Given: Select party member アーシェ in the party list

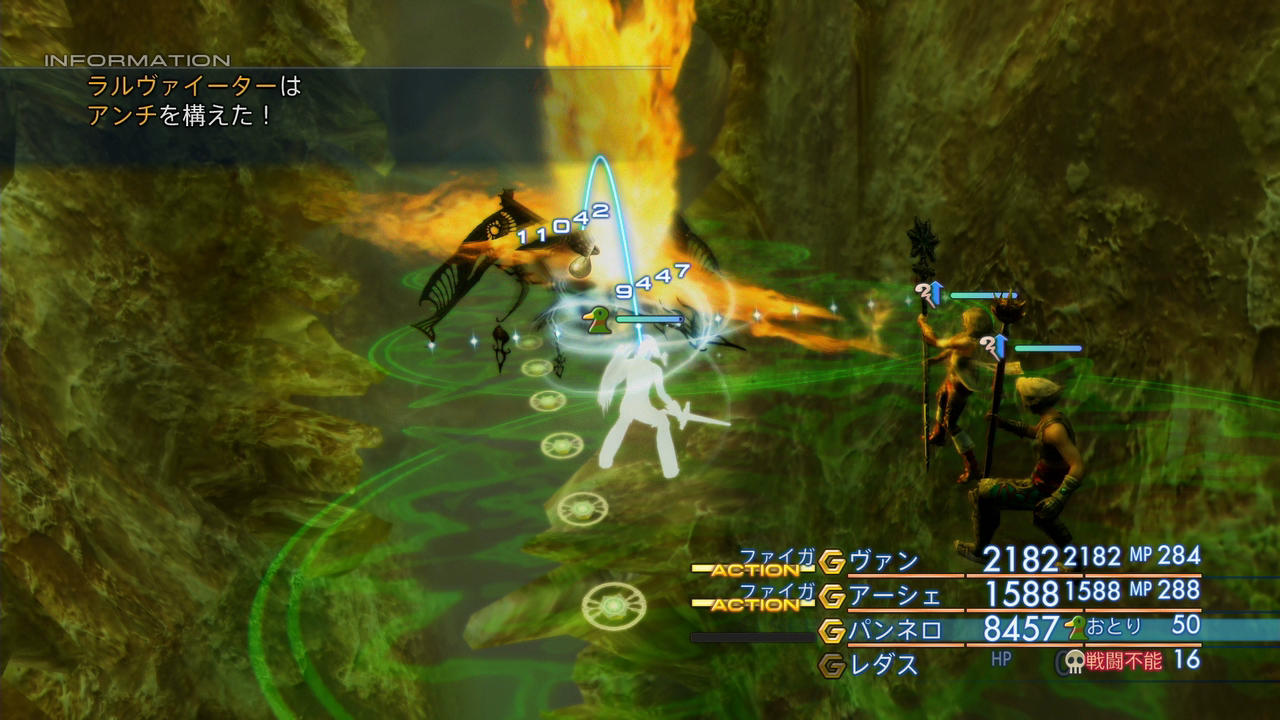Looking at the screenshot, I should [x=894, y=596].
